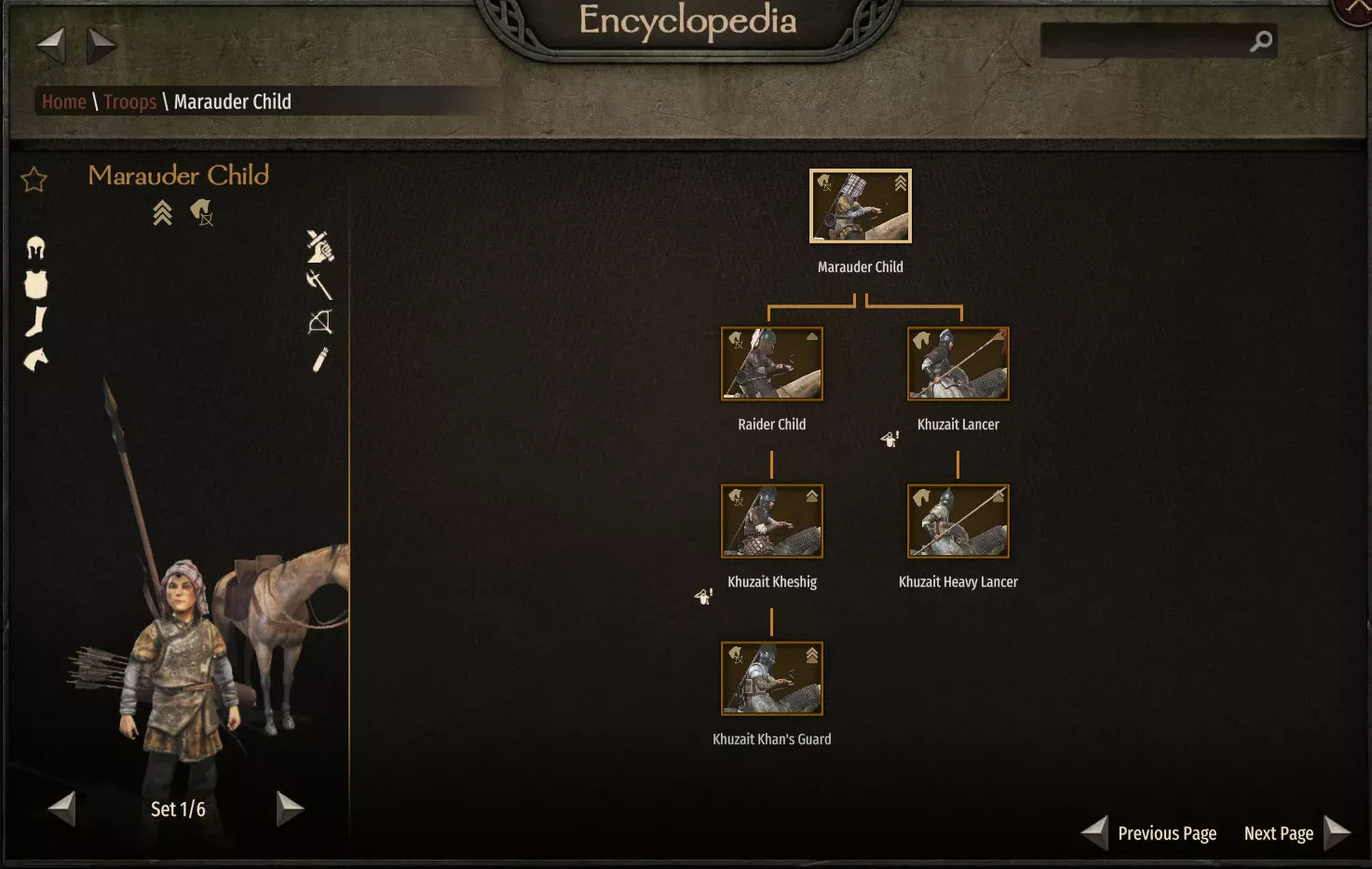Open the body armor slot icon
1372x869 pixels.
click(35, 285)
